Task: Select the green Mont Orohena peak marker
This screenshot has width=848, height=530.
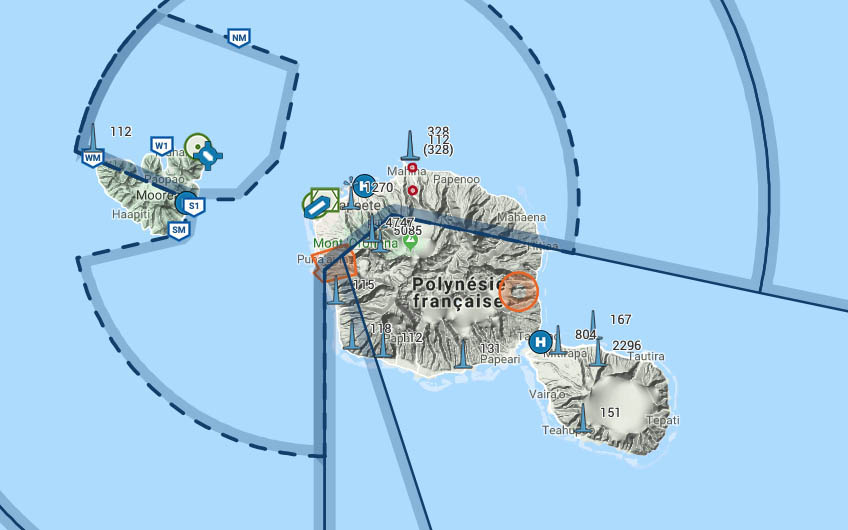Action: [412, 242]
